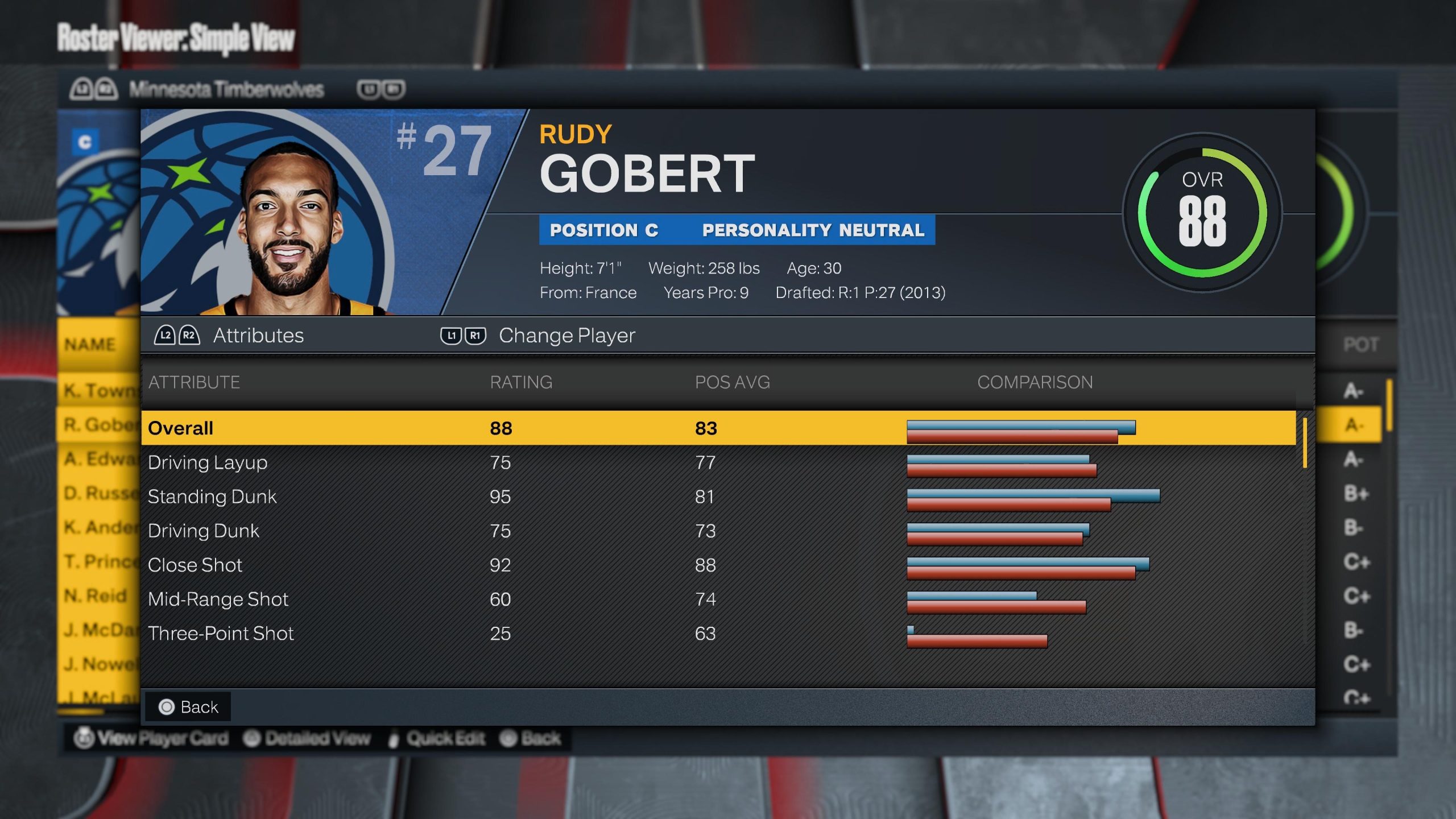Click Back in the player card
The image size is (1456, 819).
click(188, 707)
